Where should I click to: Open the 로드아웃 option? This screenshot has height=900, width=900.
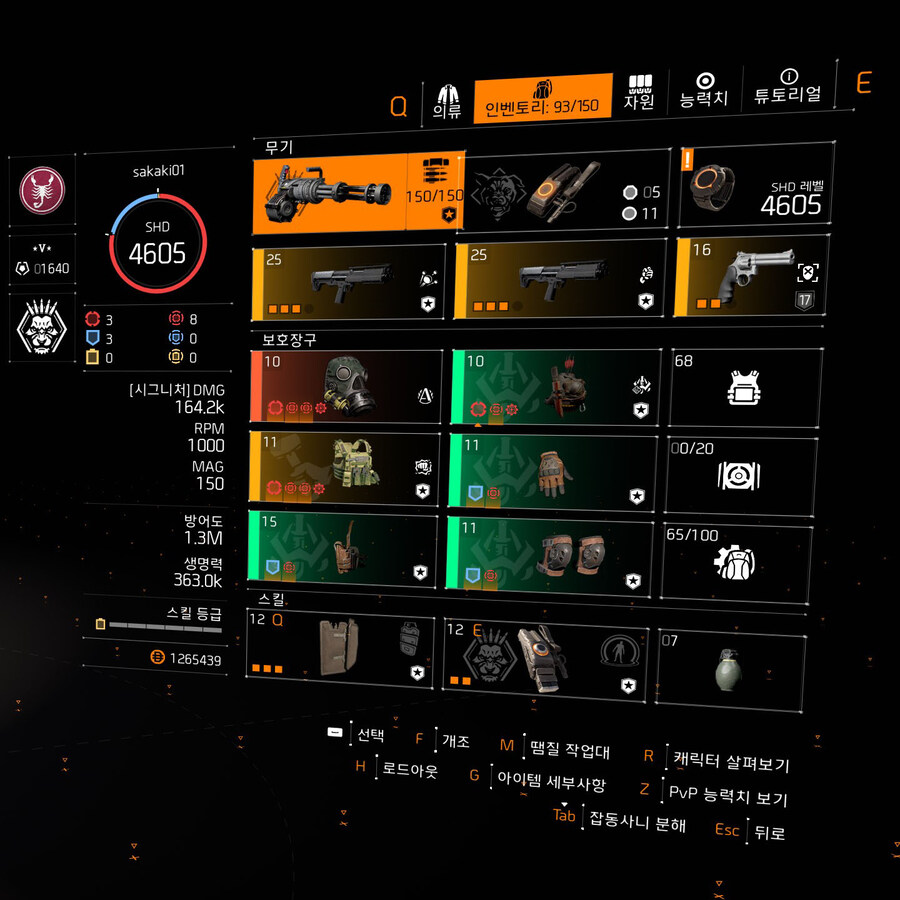click(409, 769)
